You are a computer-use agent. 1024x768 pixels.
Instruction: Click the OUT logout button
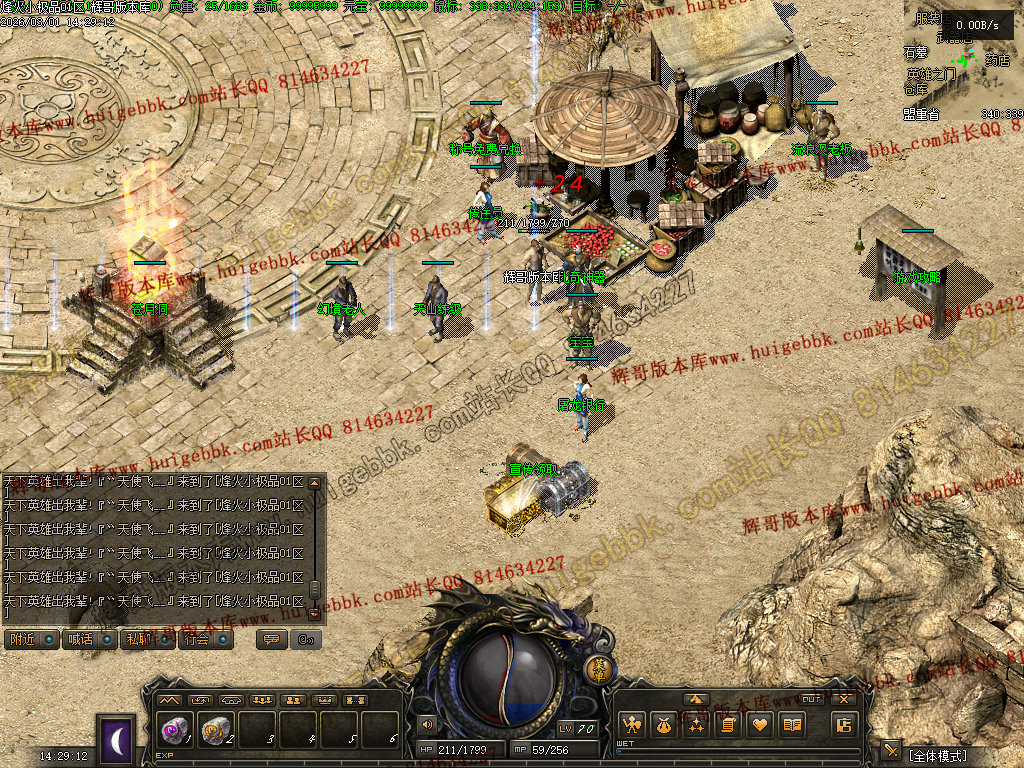[812, 699]
